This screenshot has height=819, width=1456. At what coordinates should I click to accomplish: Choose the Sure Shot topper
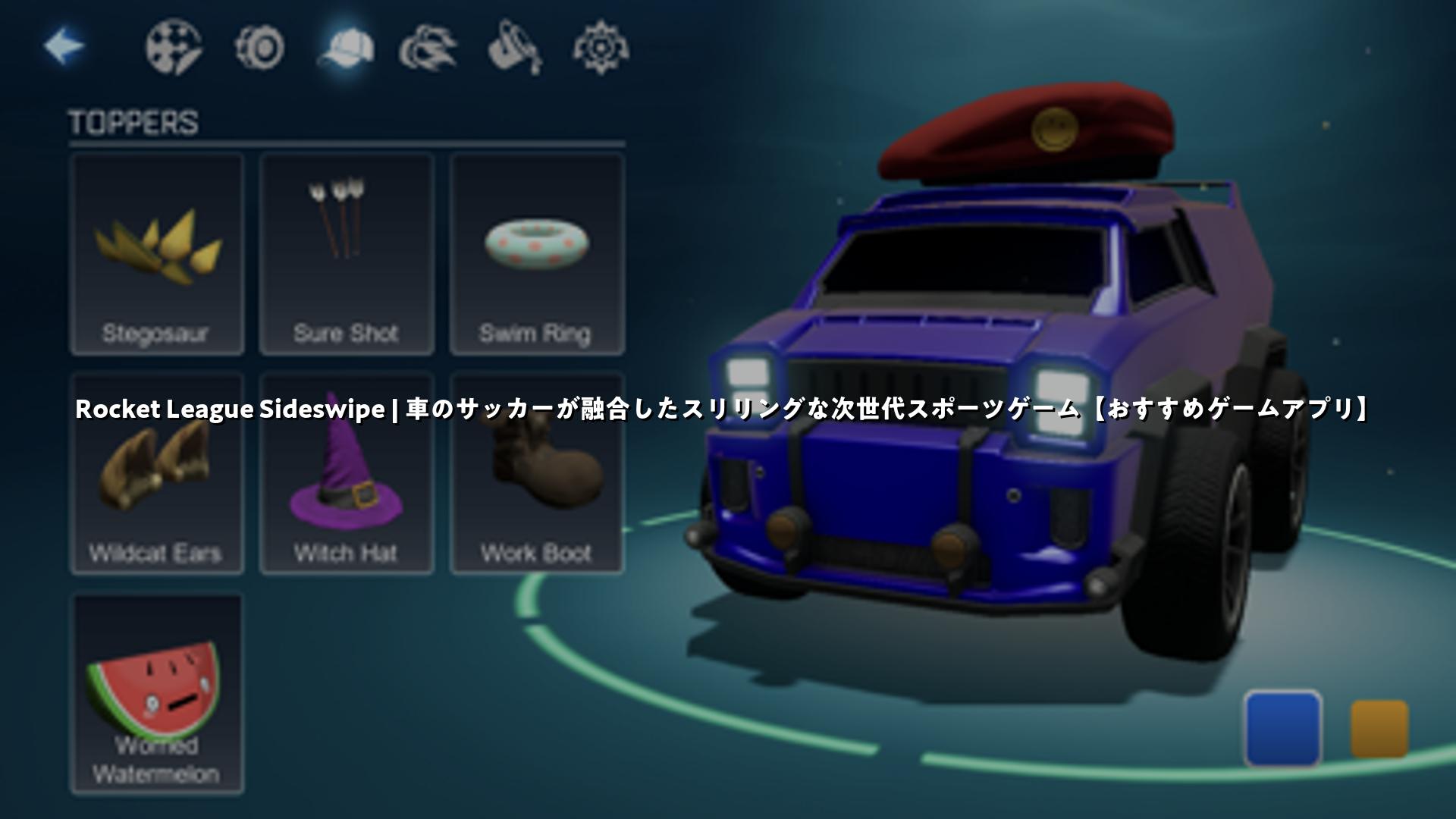click(x=347, y=254)
